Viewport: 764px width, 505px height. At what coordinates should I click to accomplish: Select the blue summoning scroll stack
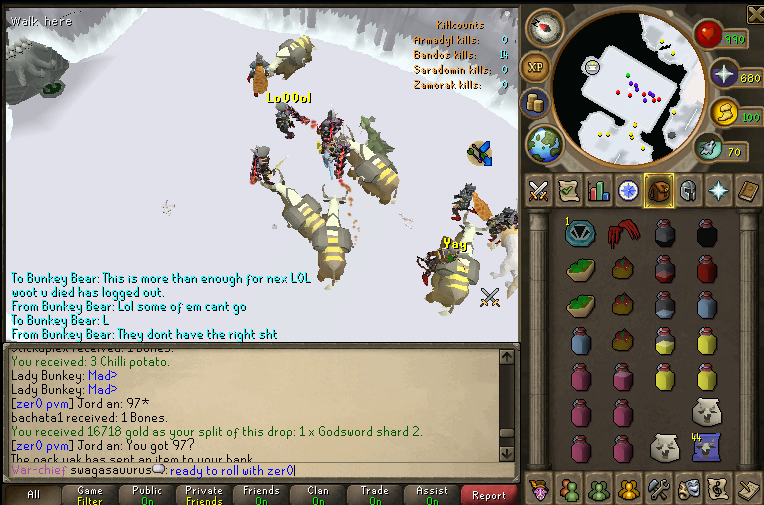705,447
